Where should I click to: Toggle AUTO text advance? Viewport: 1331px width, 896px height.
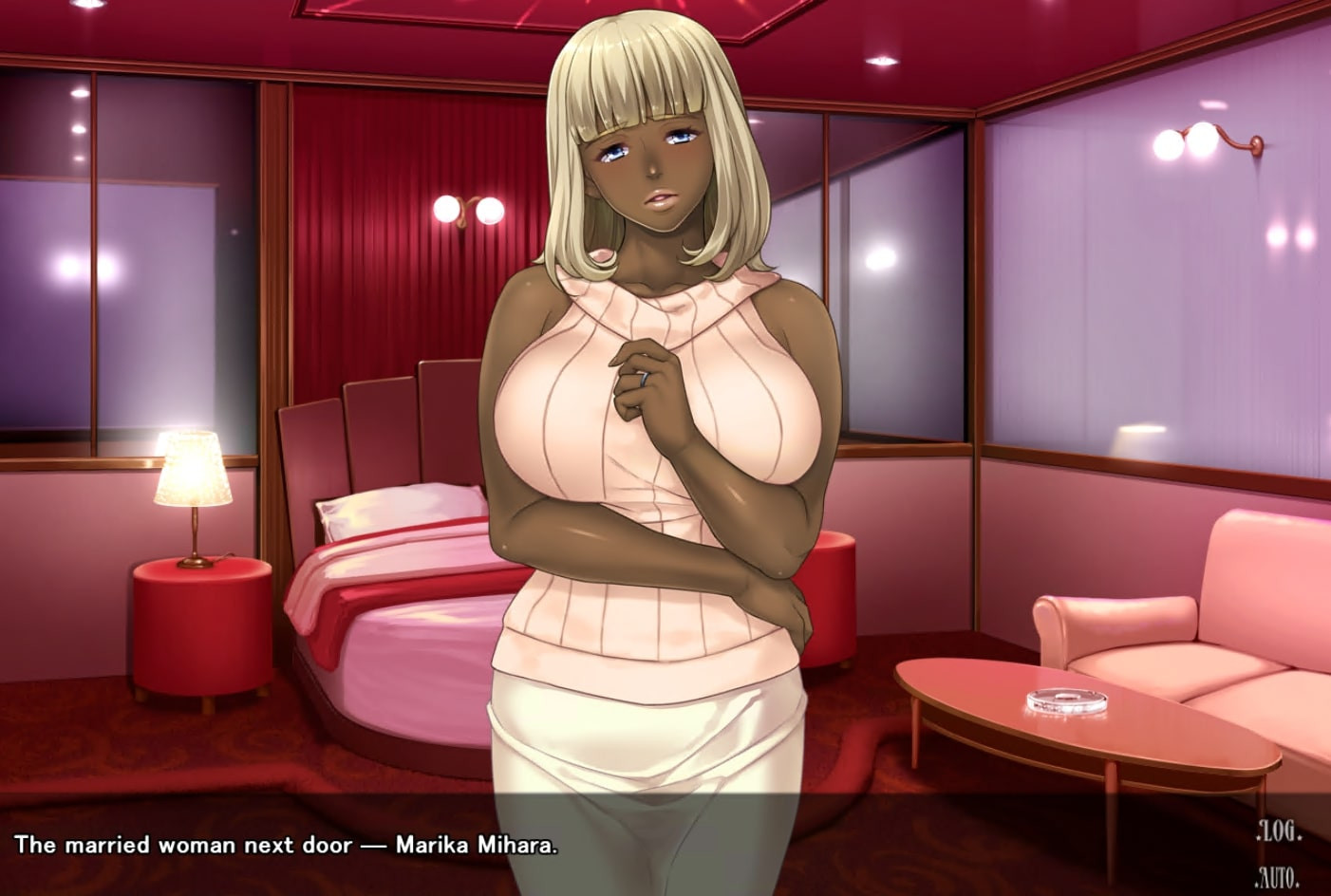pyautogui.click(x=1277, y=876)
